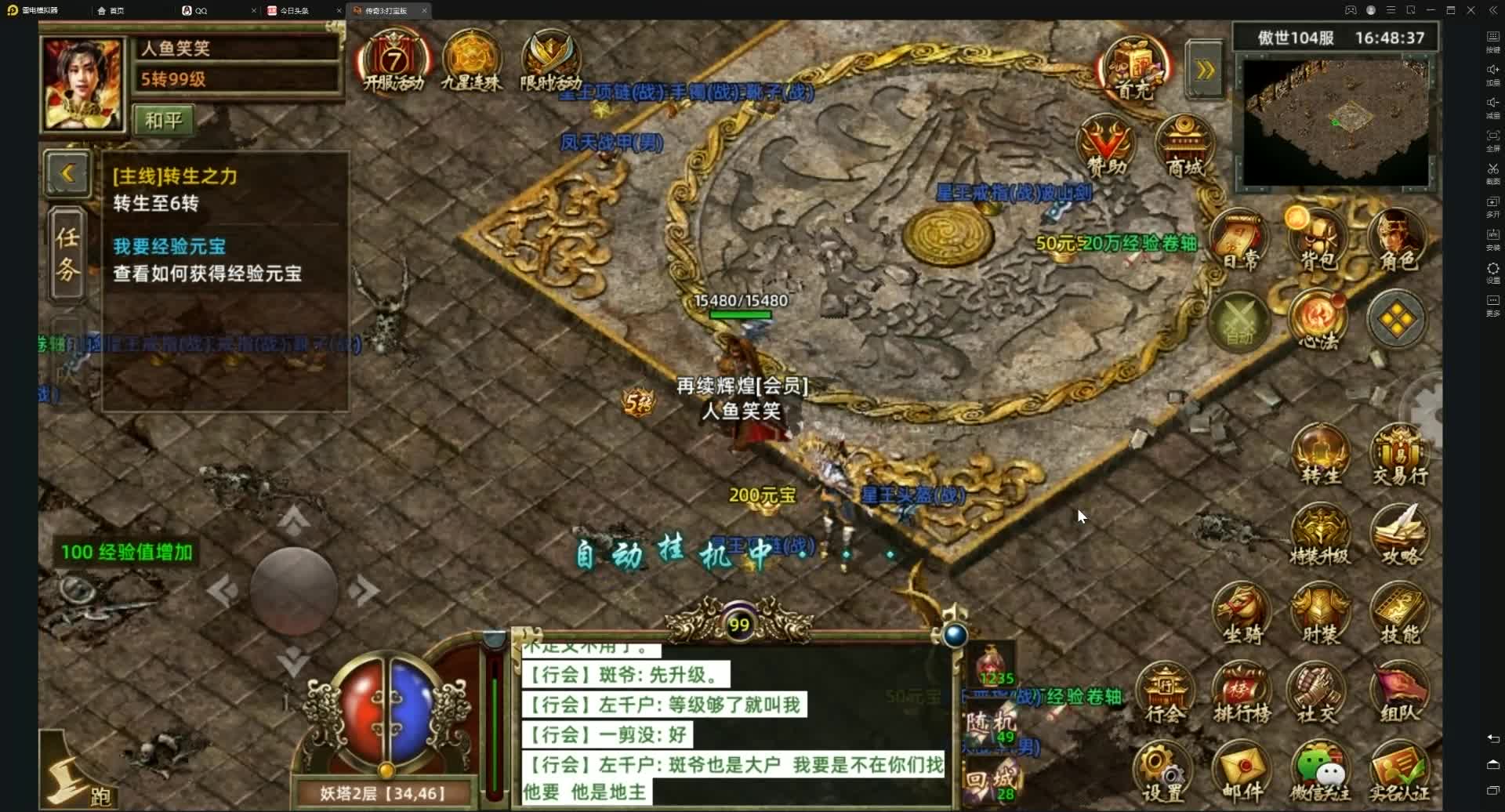This screenshot has width=1505, height=812.
Task: Click the minimap in the top right
Action: tap(1335, 121)
